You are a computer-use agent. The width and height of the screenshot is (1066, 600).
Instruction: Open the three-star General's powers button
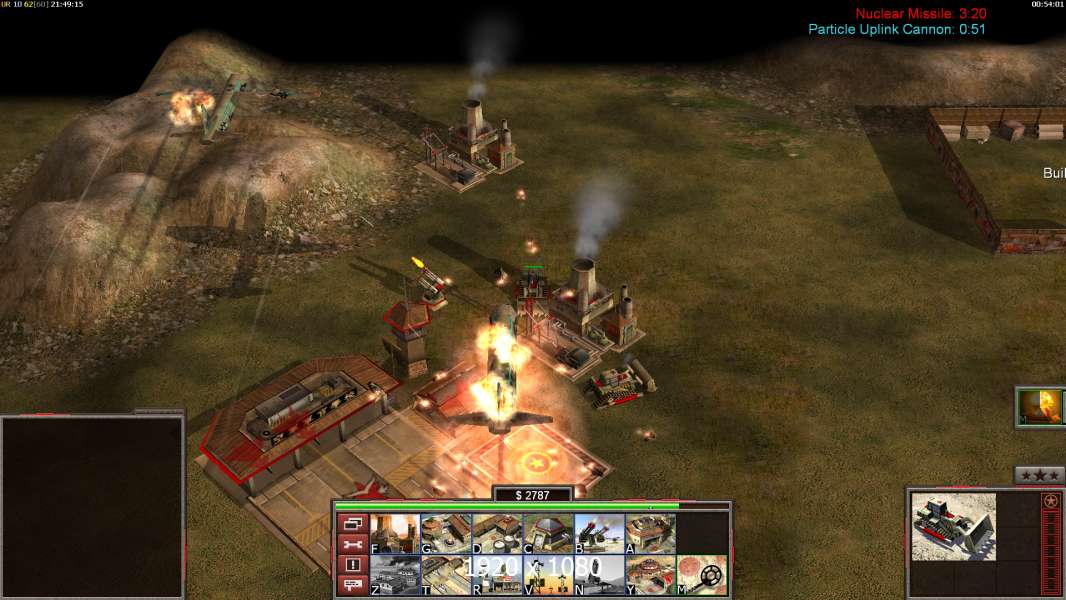pyautogui.click(x=1039, y=475)
